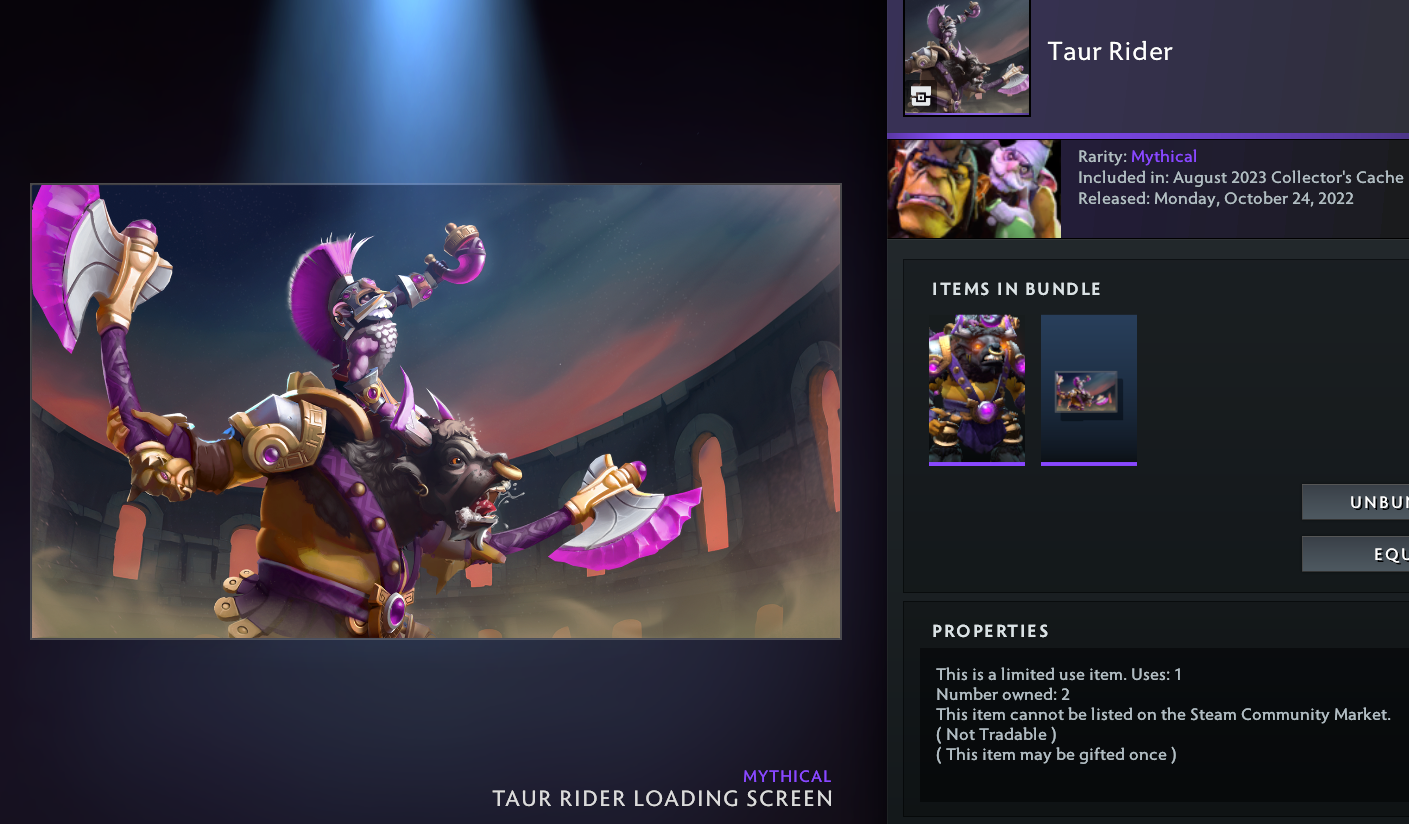This screenshot has width=1409, height=824.
Task: View the Taur Rider loading screen preview
Action: (x=436, y=411)
